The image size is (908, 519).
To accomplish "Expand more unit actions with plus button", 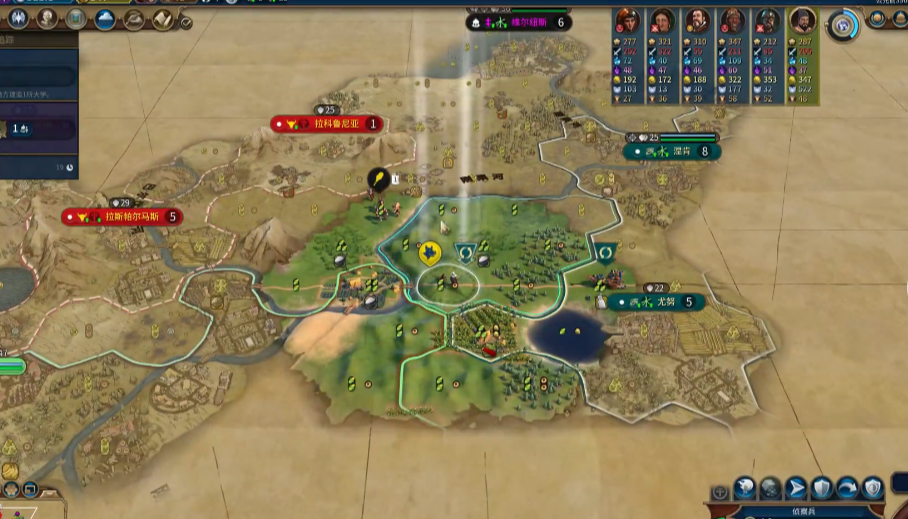I will pos(719,493).
